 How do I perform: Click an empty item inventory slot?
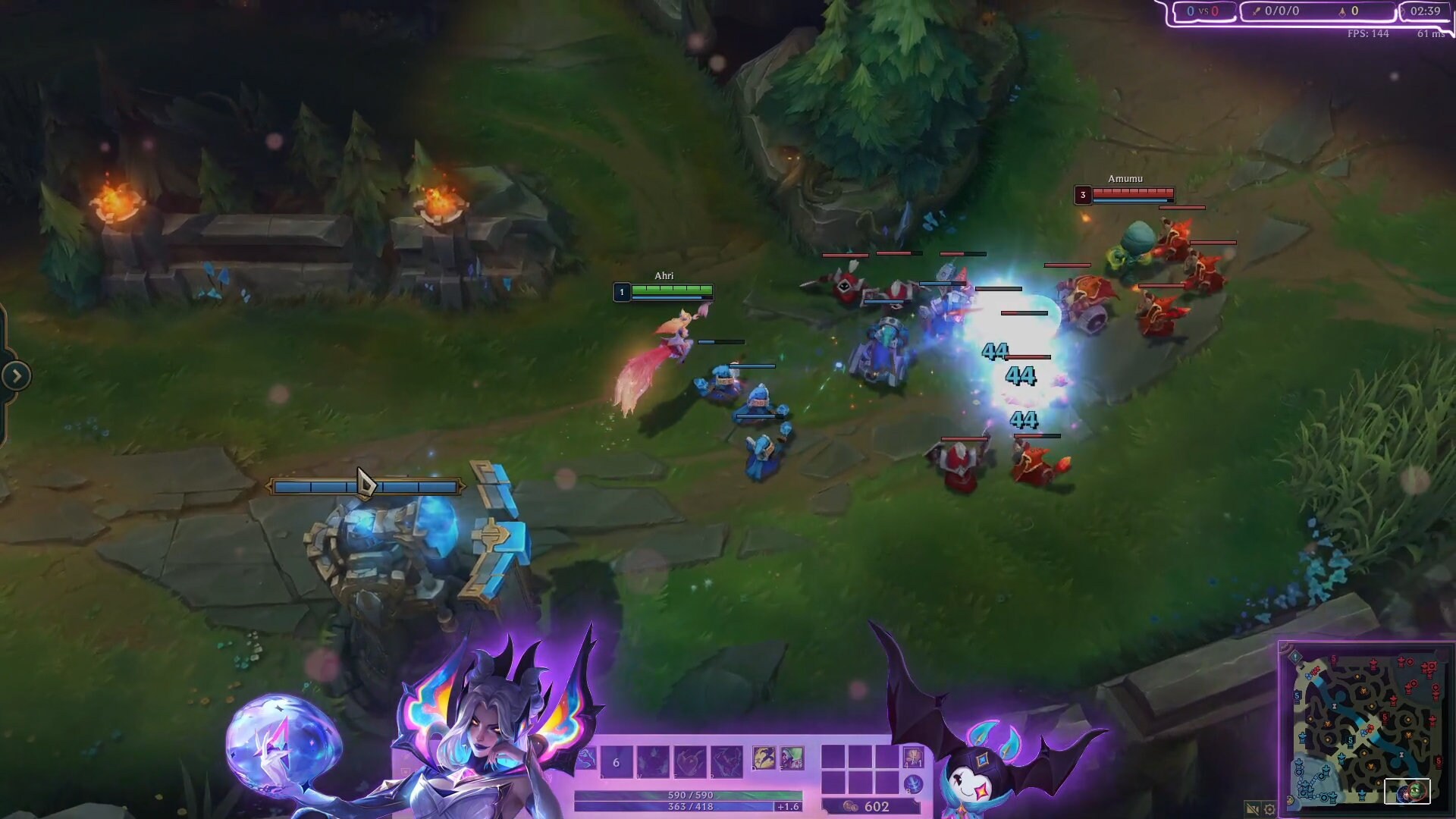coord(834,758)
